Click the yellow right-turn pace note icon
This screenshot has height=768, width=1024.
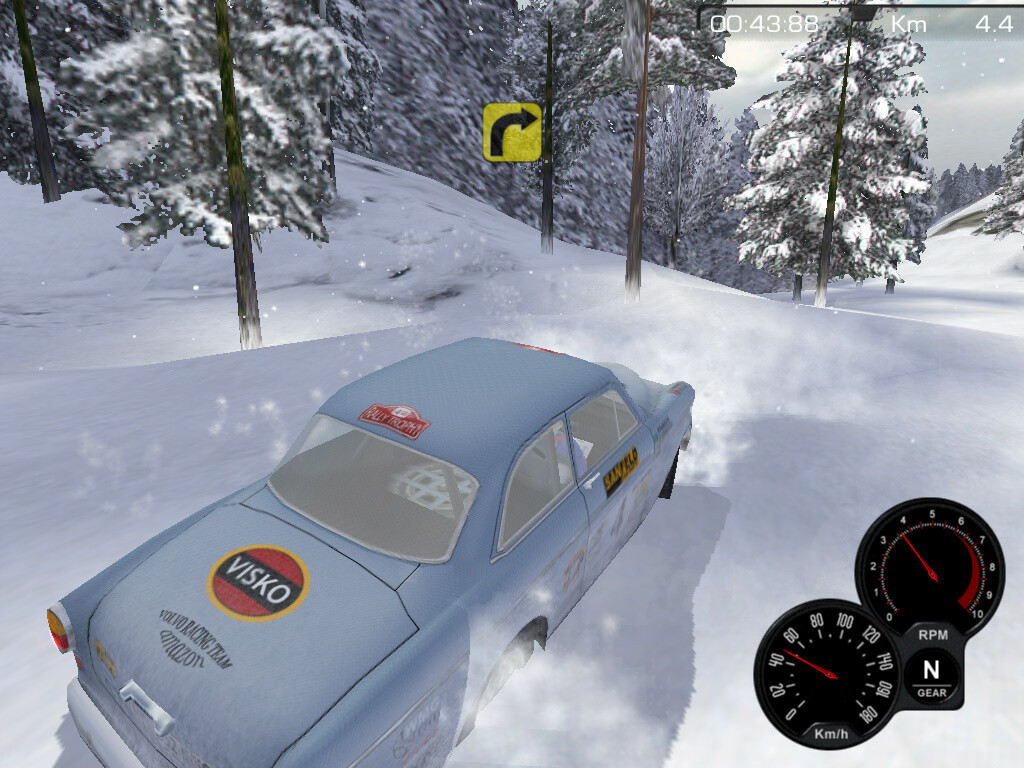coord(512,131)
